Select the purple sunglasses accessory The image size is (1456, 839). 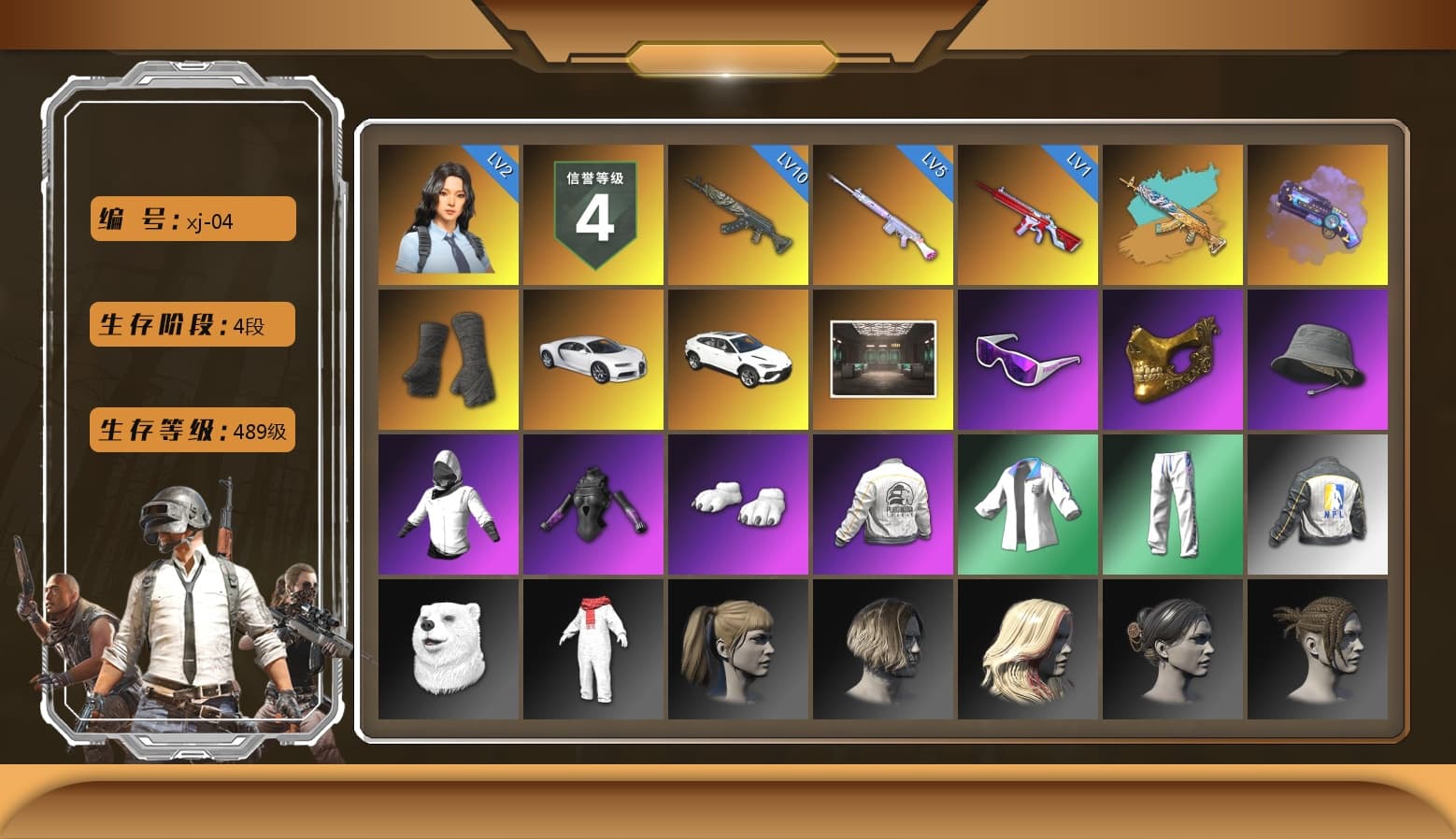coord(1028,360)
